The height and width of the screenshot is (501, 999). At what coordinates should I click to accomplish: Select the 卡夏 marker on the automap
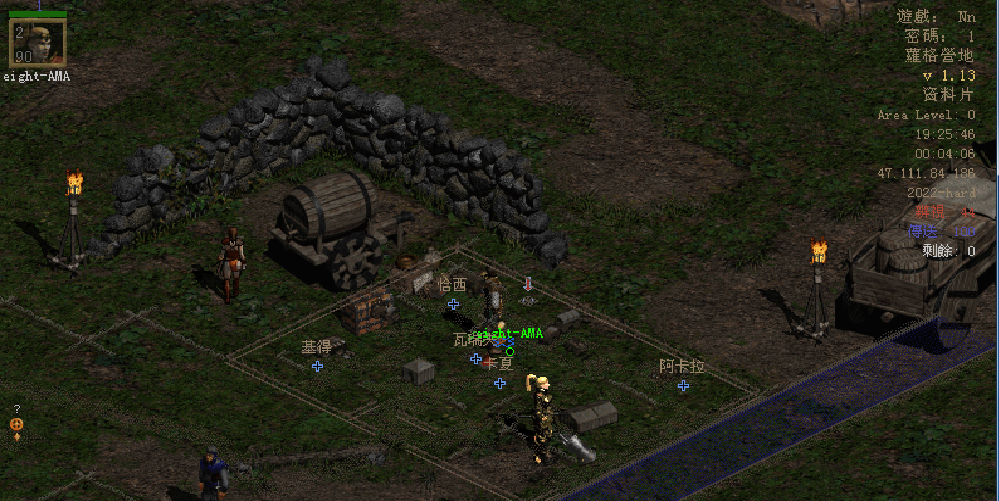499,382
